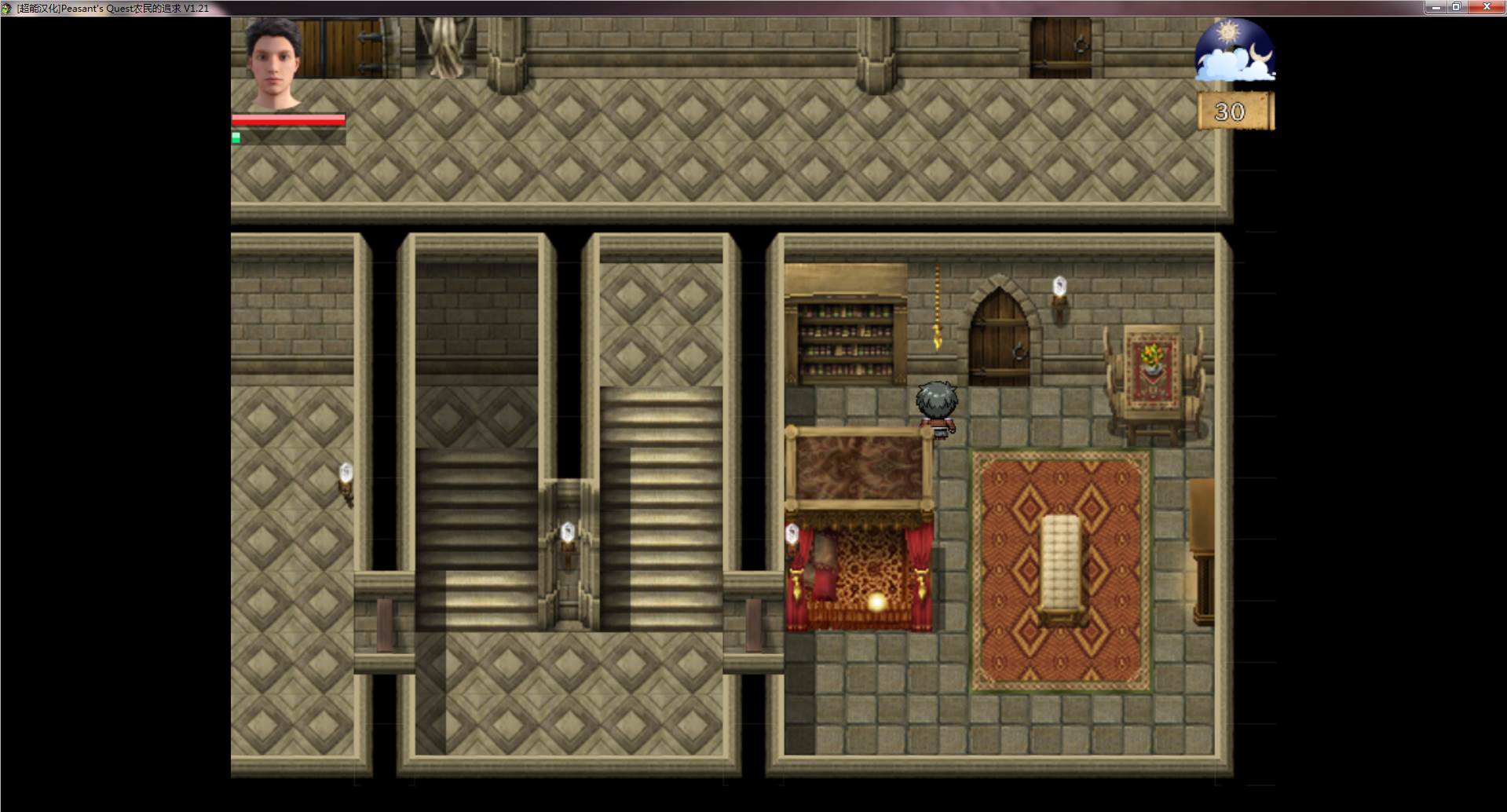1507x812 pixels.
Task: Click the RPG Maker icon in the title bar
Action: 6,6
